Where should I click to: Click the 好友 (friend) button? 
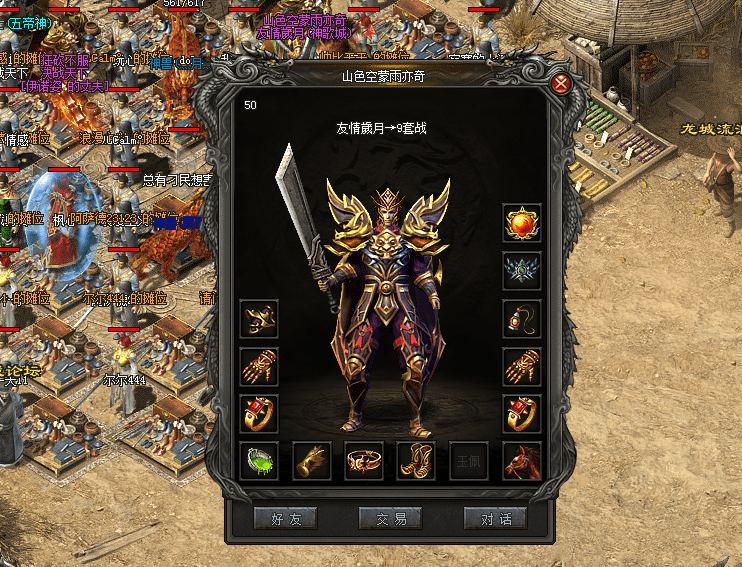click(286, 518)
